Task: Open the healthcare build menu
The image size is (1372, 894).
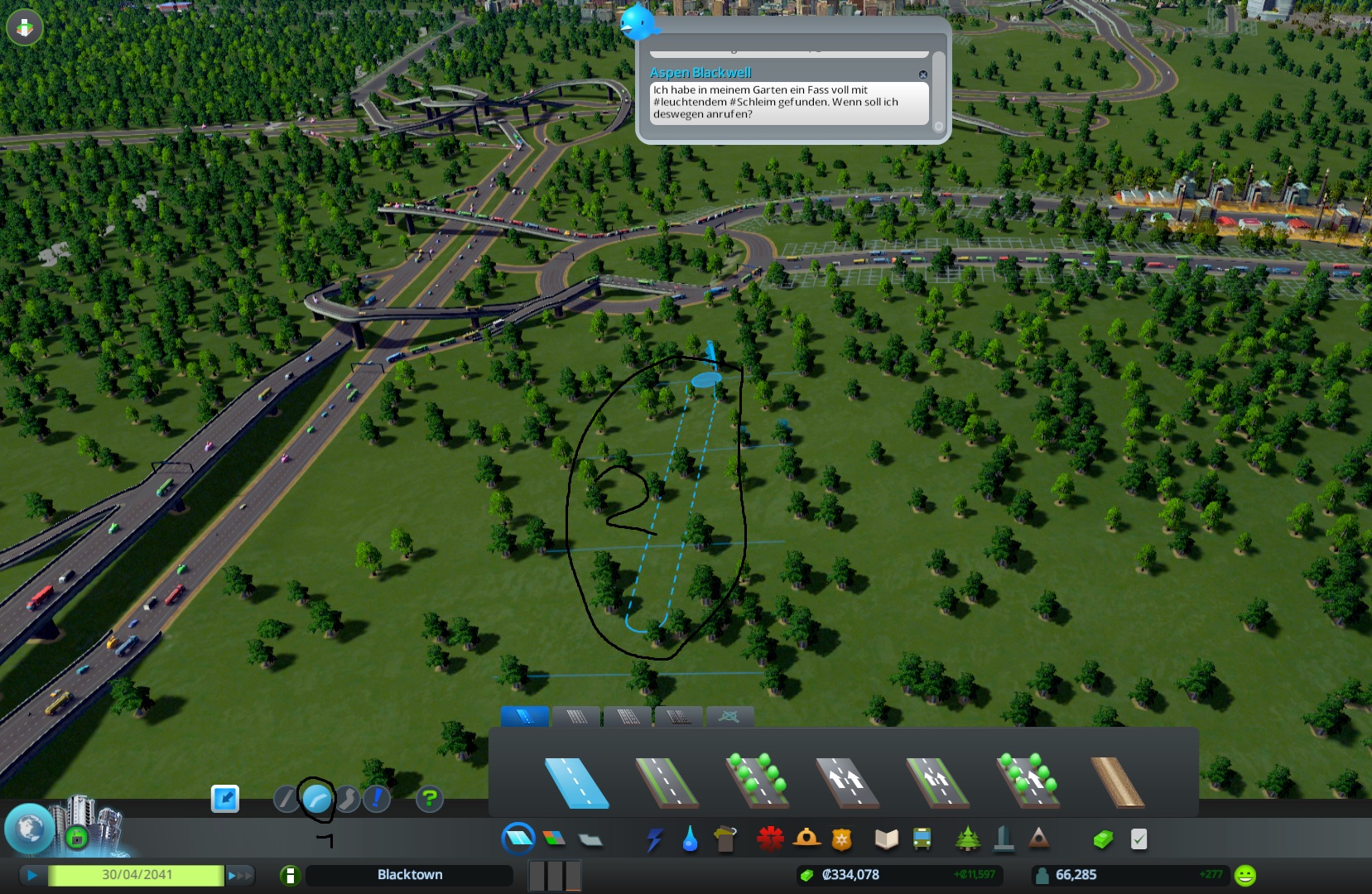Action: (770, 839)
